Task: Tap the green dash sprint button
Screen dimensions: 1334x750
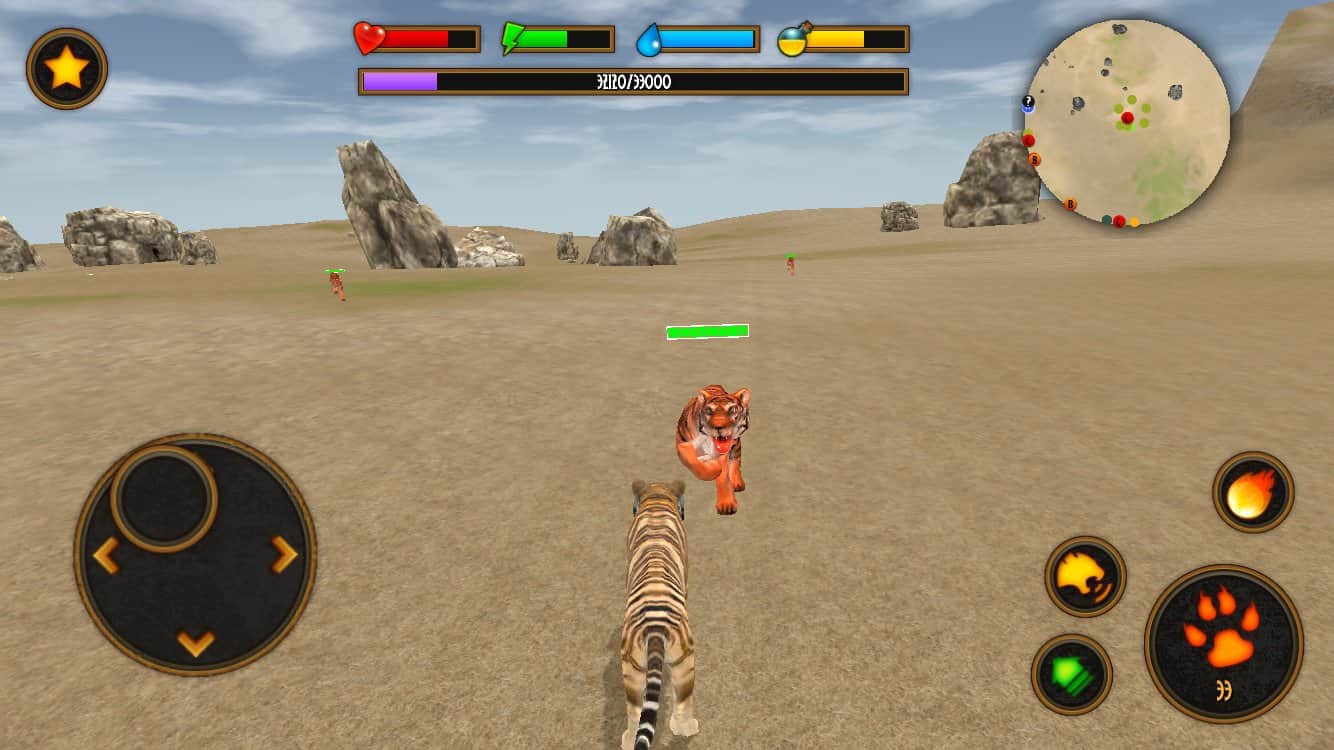Action: click(x=1071, y=673)
